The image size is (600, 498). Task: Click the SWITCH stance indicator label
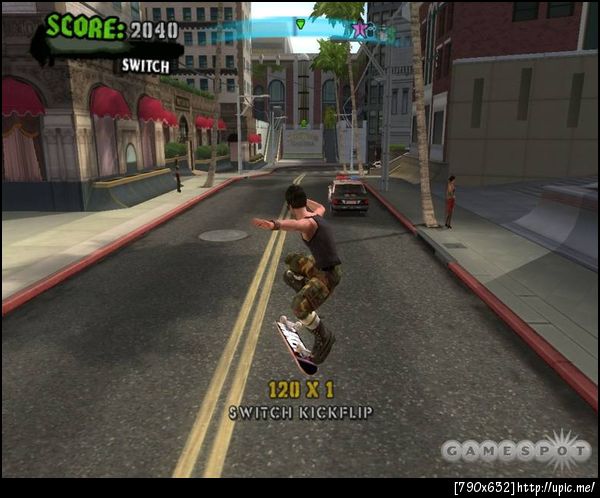144,65
